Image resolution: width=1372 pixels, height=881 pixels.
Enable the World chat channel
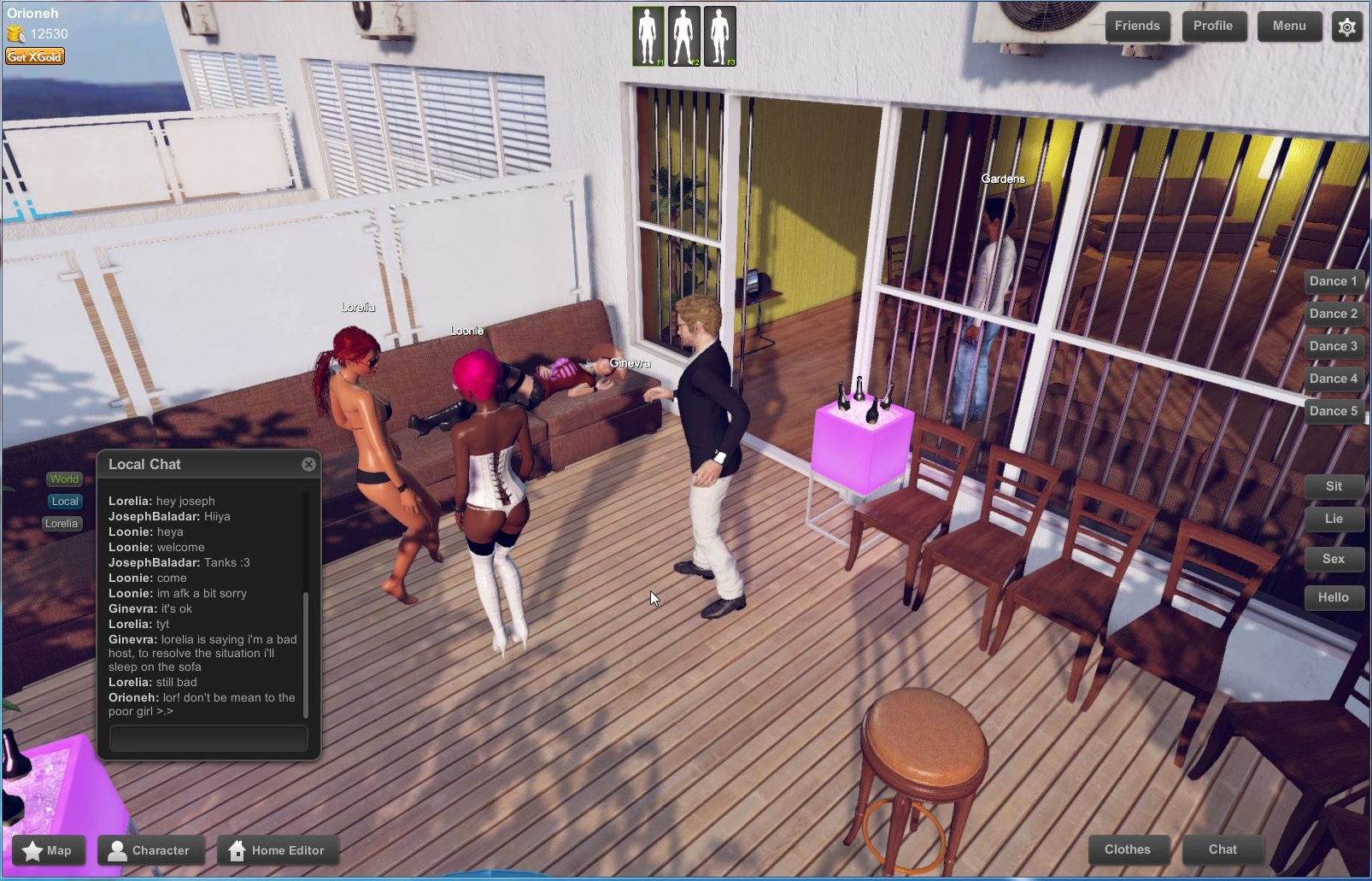coord(63,479)
